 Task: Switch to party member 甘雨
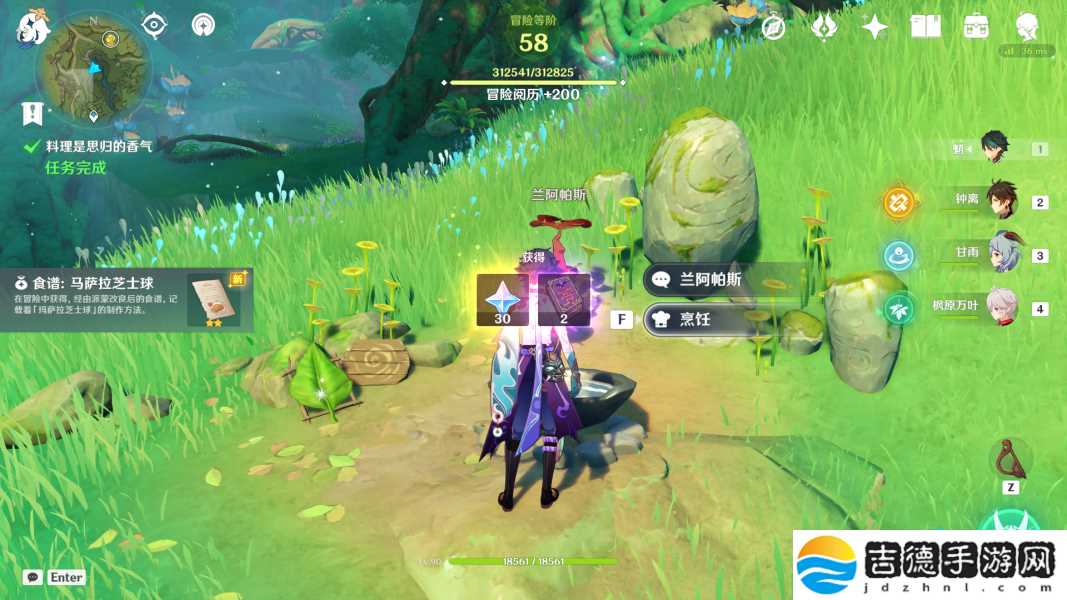[1001, 254]
